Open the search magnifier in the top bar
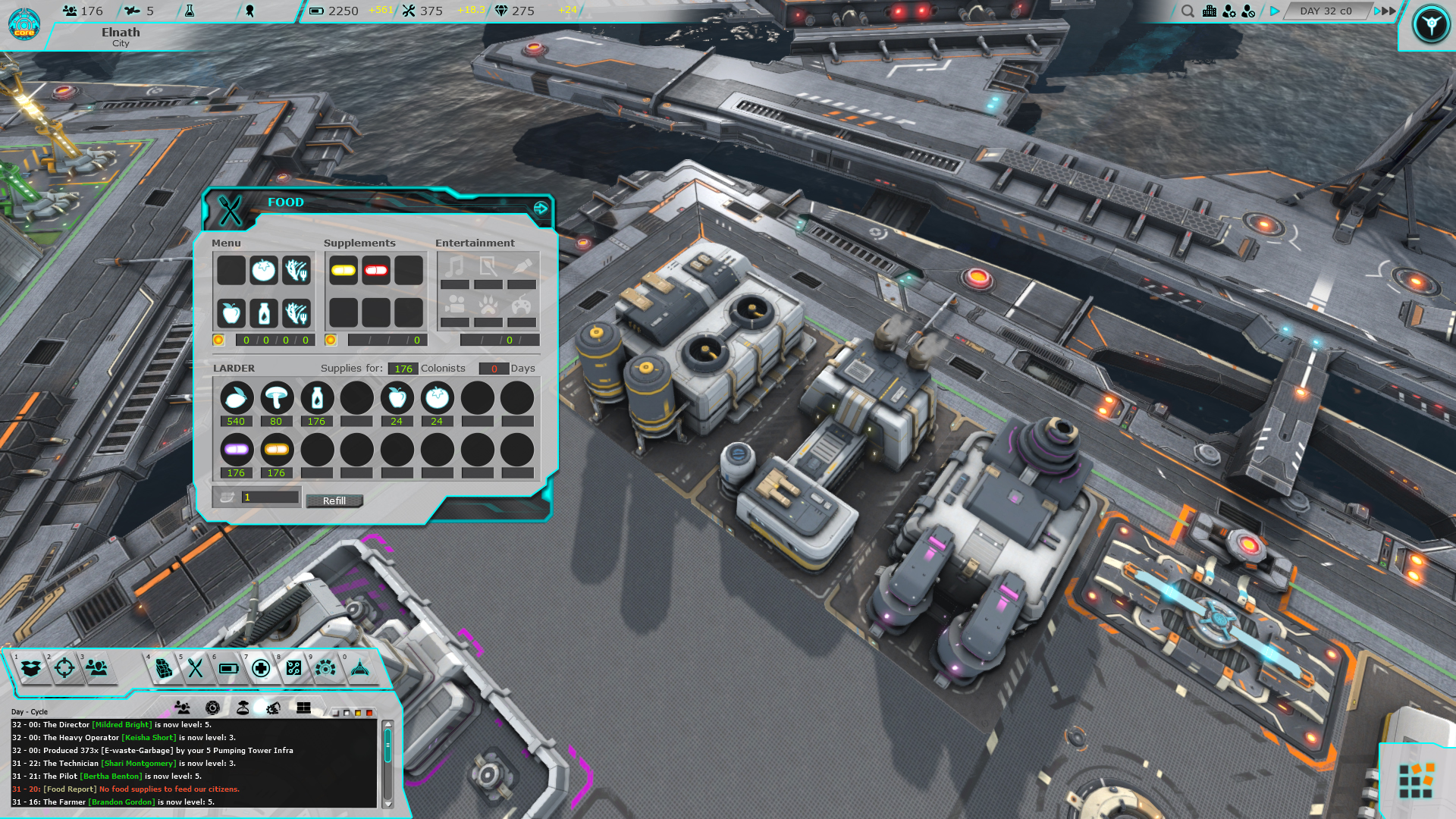The height and width of the screenshot is (819, 1456). coord(1188,11)
